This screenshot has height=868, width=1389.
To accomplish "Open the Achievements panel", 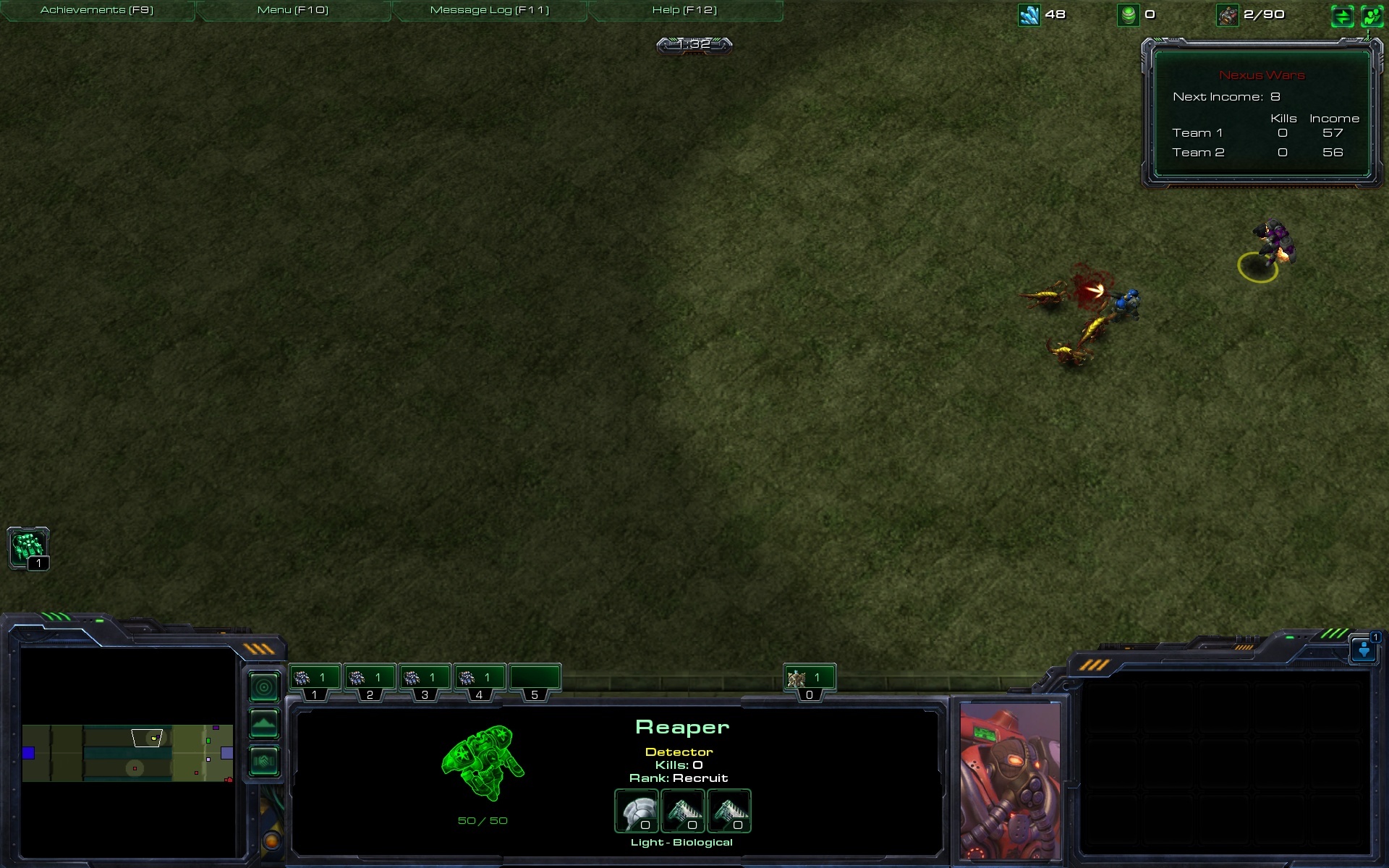I will pos(97,10).
